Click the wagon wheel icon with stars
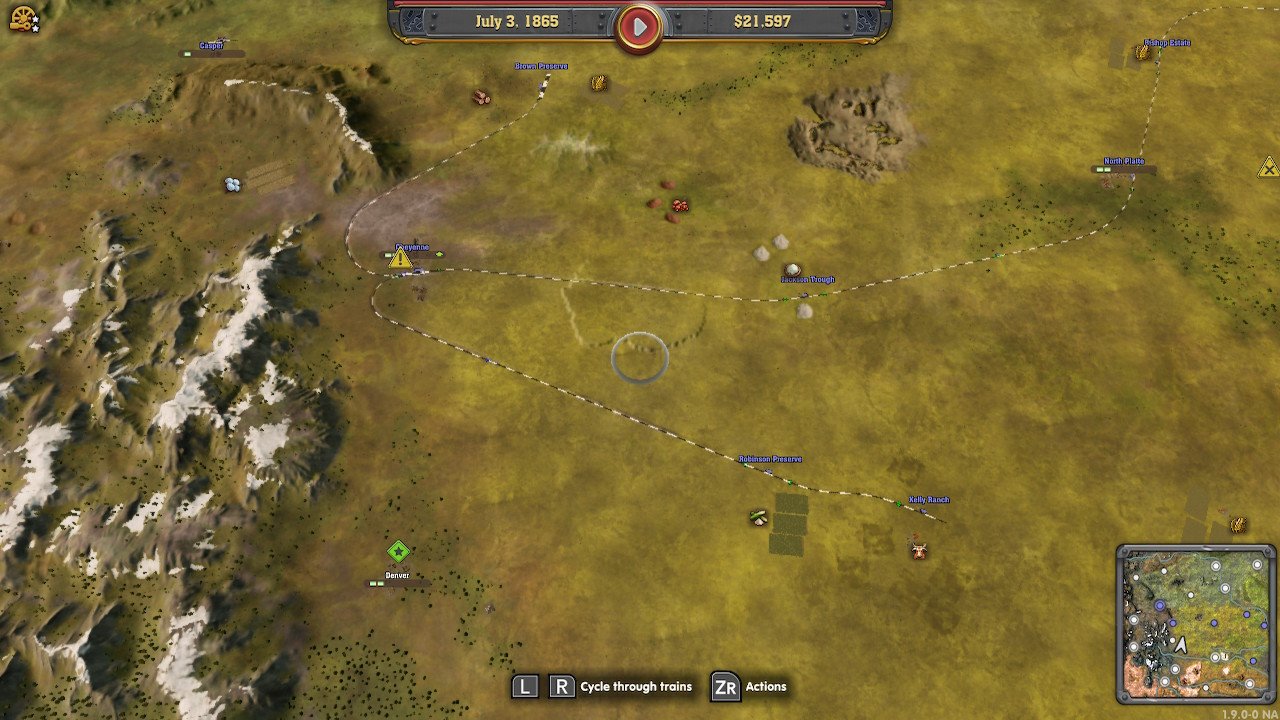The image size is (1280, 720). tap(23, 18)
